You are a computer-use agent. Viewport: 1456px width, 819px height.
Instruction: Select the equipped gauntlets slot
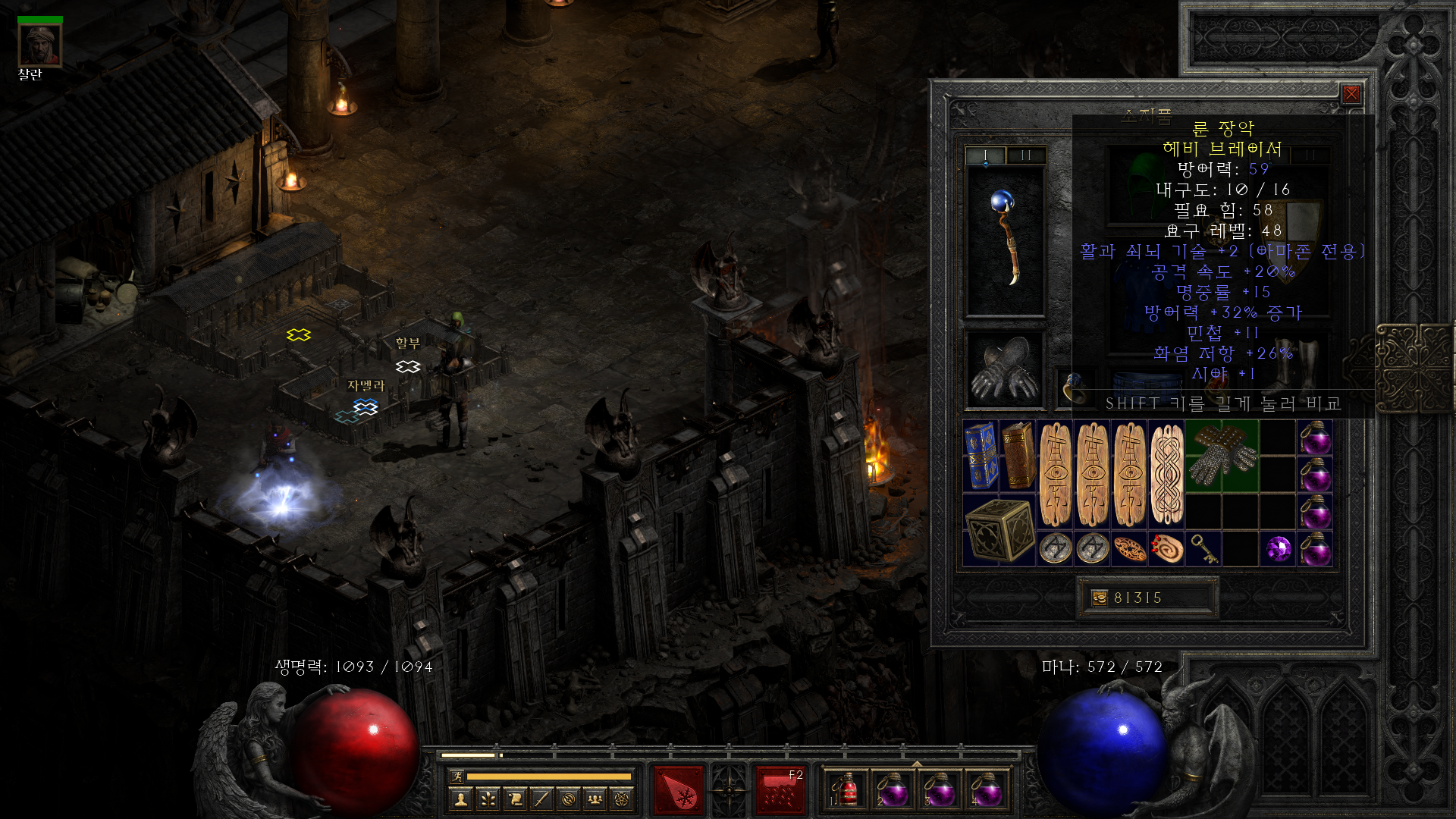[1005, 369]
